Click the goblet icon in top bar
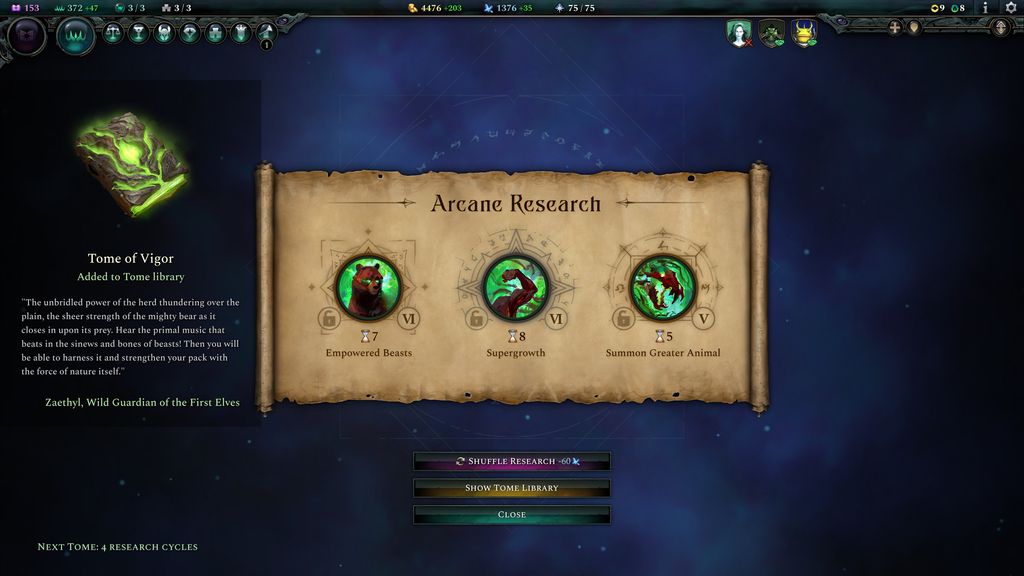This screenshot has width=1024, height=576. coord(139,33)
